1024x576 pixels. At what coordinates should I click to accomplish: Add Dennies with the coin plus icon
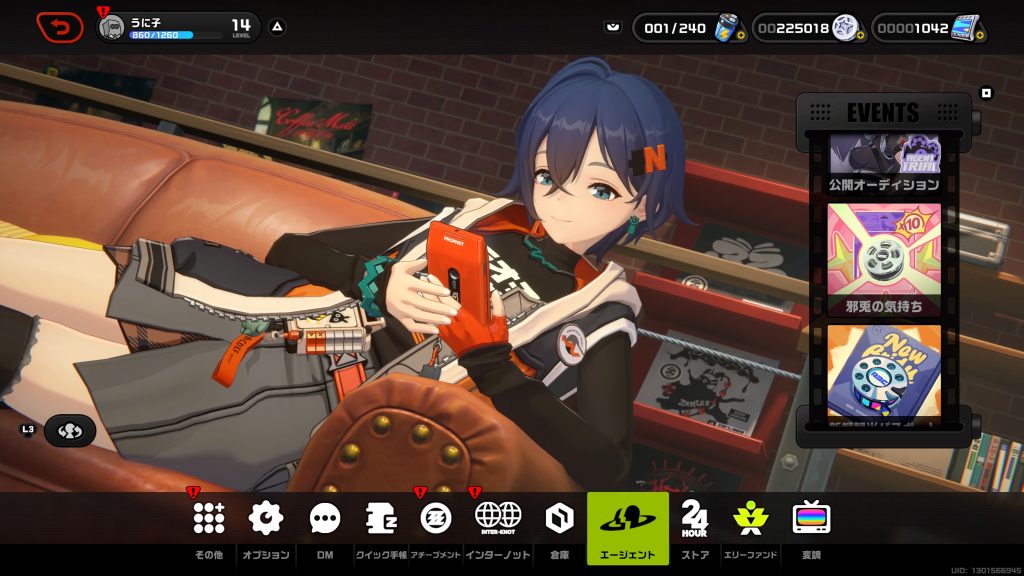(x=861, y=35)
